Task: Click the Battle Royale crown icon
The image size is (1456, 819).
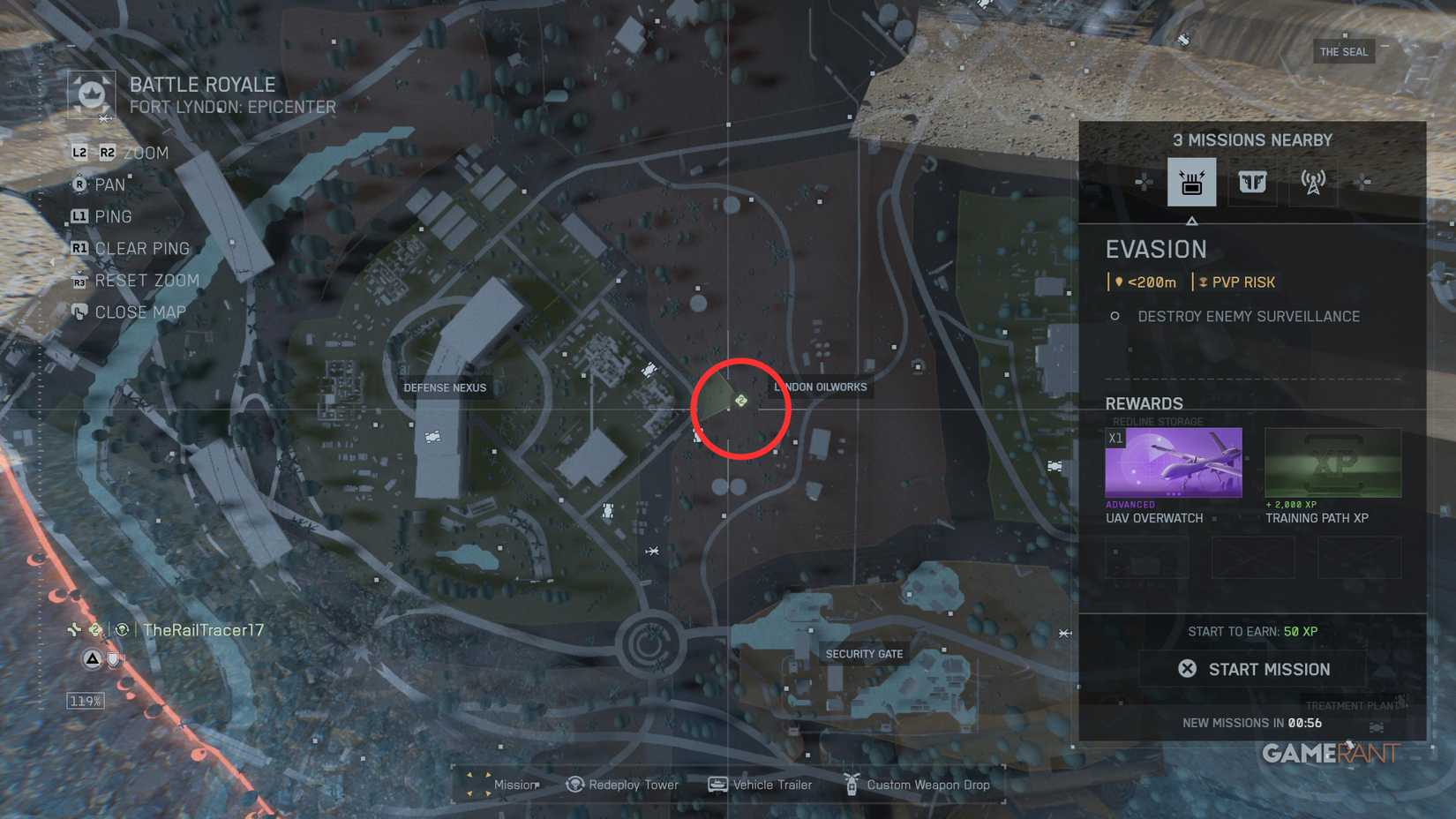Action: 92,94
